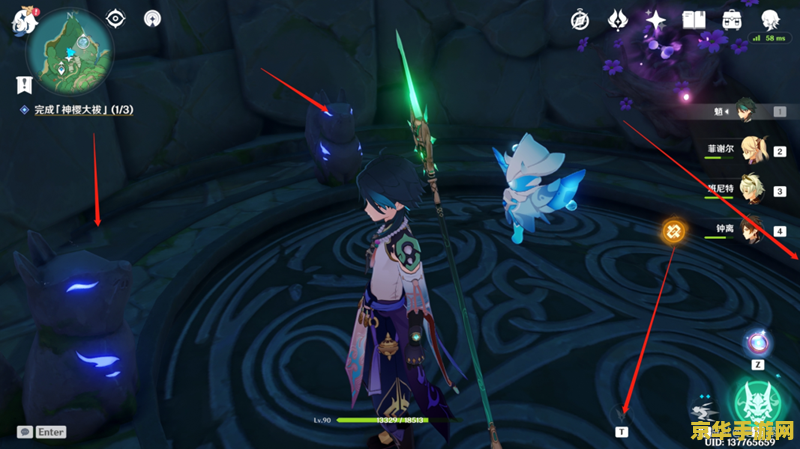Open the Adventurer Handbook book icon
800x449 pixels.
point(694,20)
